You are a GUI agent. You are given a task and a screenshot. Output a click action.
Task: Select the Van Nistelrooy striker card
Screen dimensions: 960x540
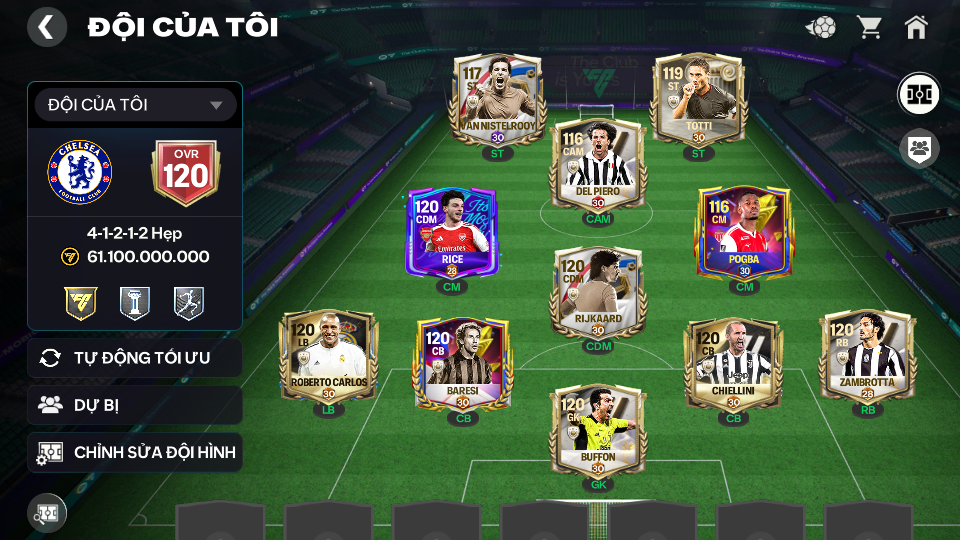[498, 100]
